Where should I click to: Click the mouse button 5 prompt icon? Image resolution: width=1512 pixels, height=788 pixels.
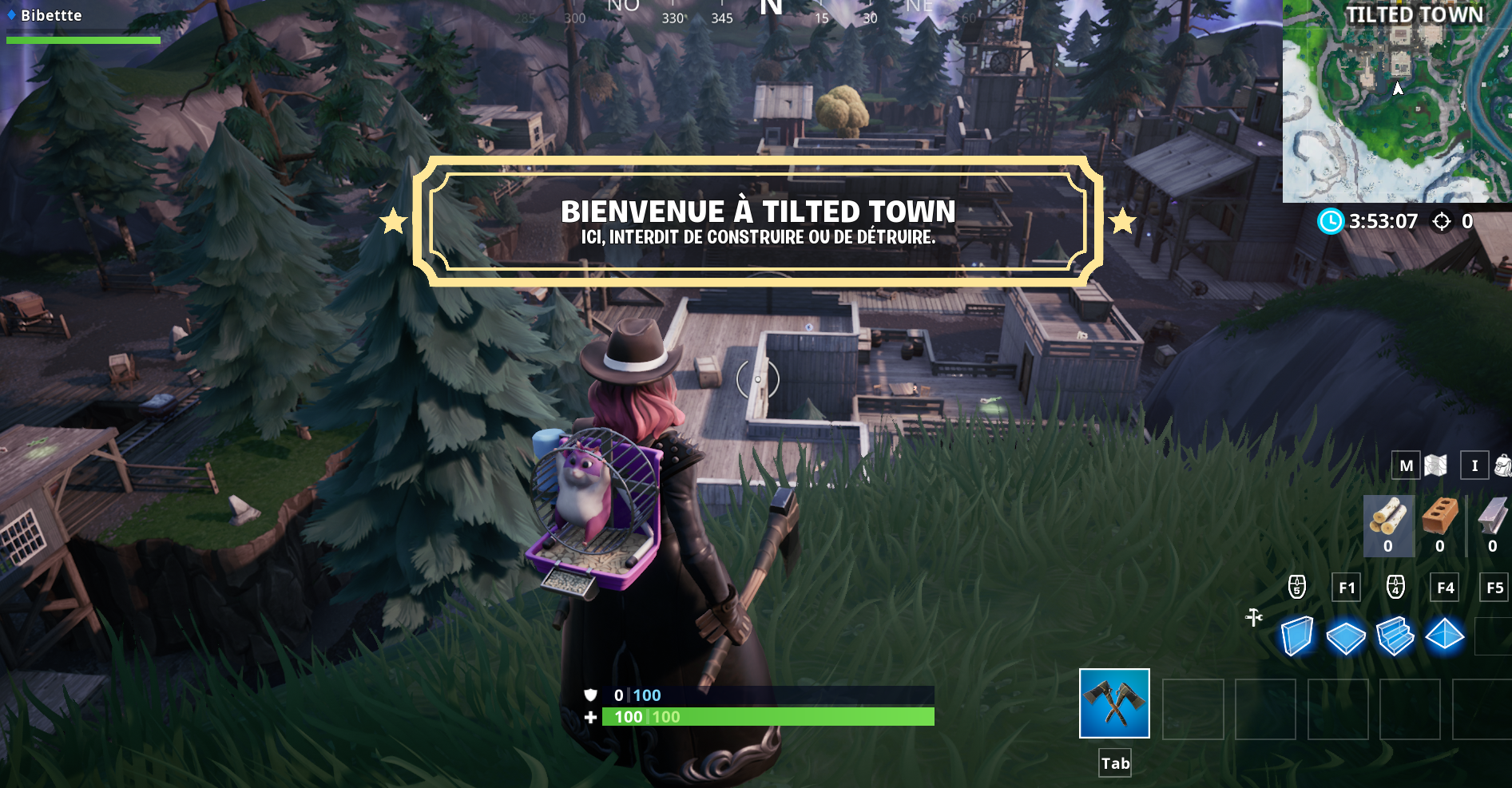1296,588
